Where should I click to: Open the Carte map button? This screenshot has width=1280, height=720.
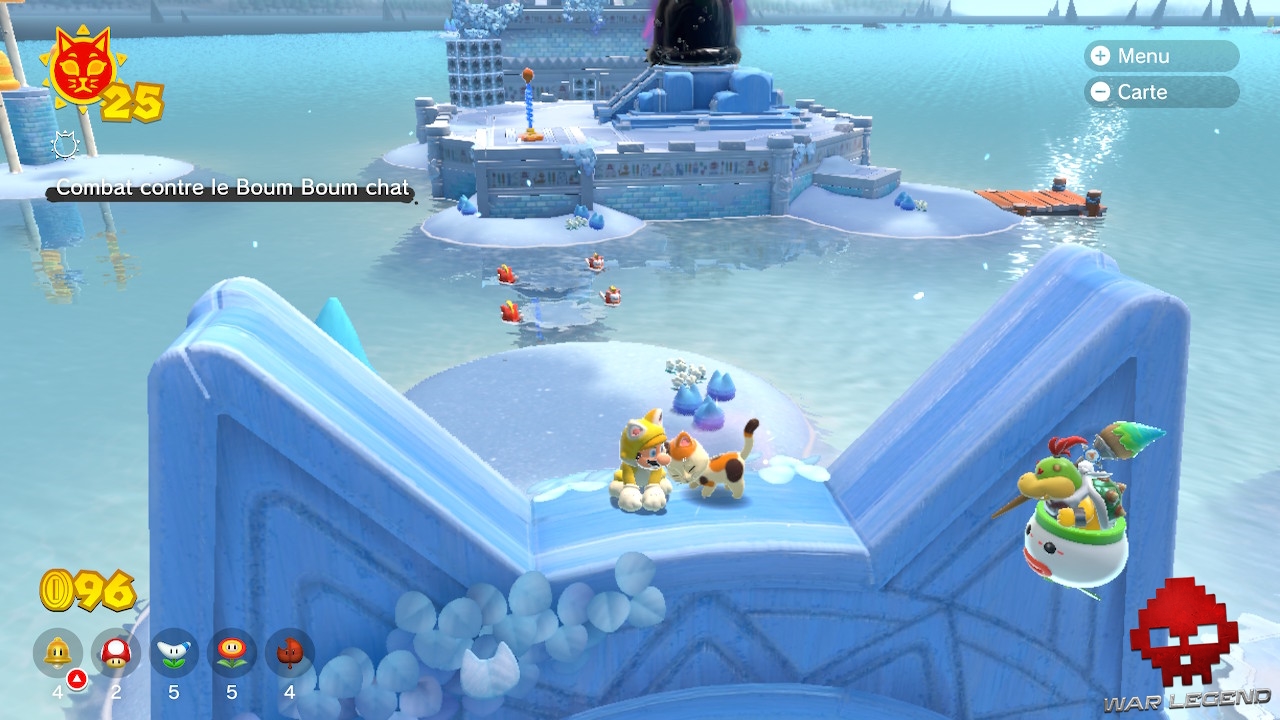pyautogui.click(x=1160, y=92)
